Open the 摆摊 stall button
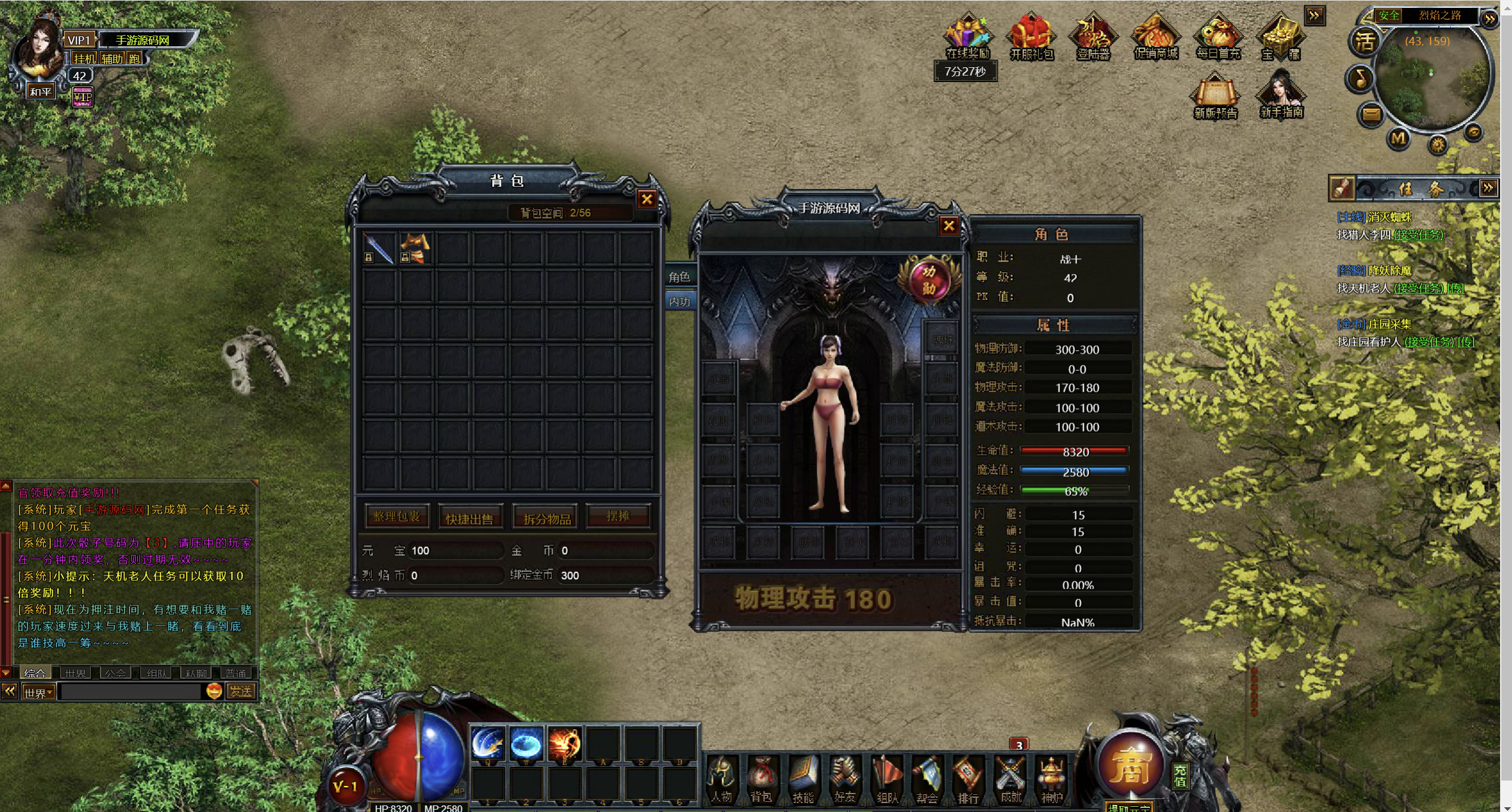 click(x=618, y=516)
